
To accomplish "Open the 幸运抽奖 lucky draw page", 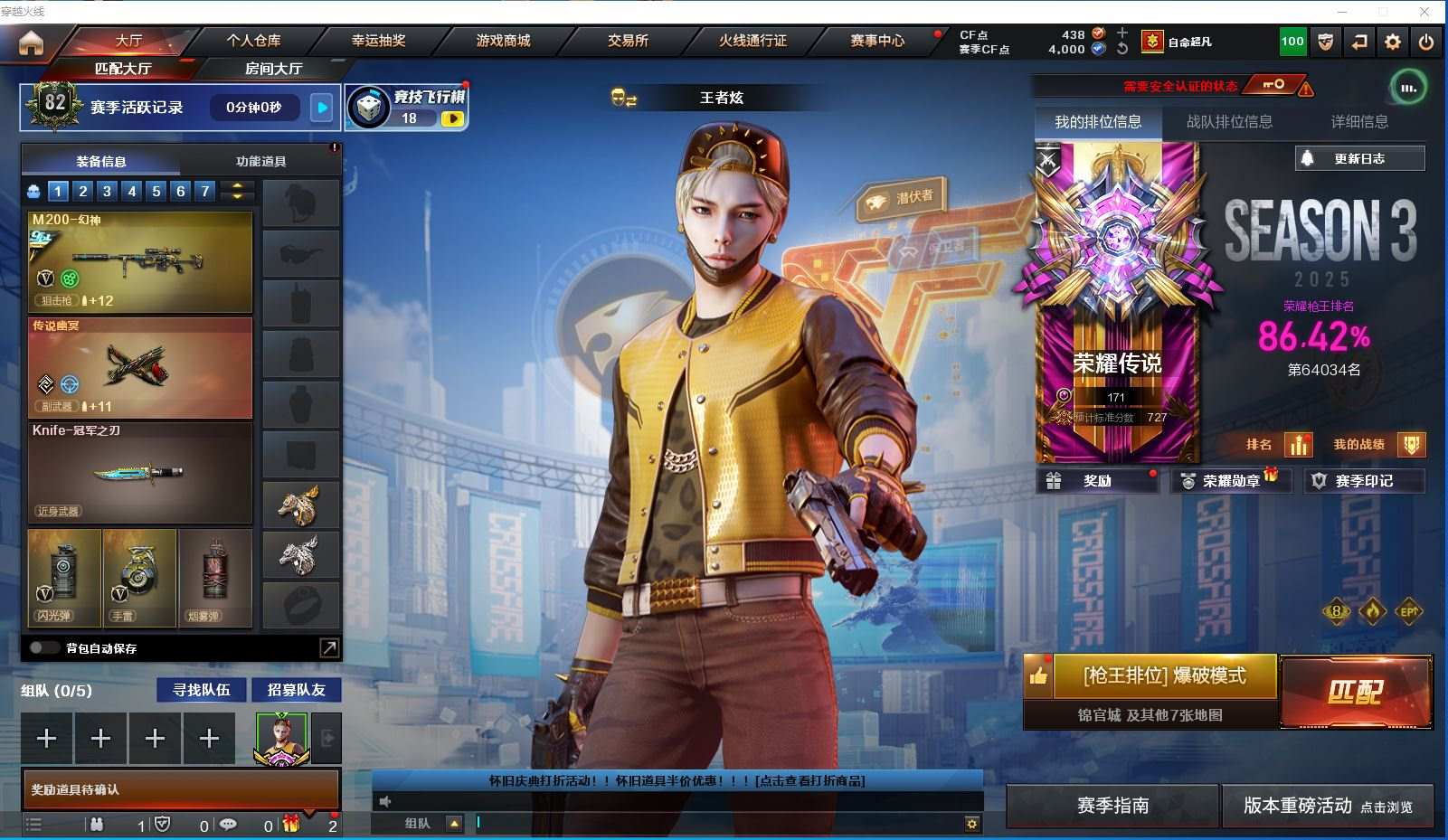I will point(378,41).
